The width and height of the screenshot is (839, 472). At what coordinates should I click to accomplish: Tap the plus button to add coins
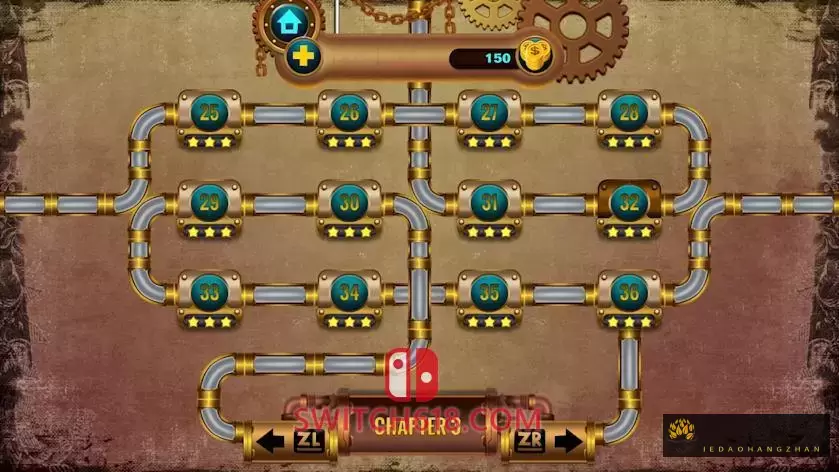point(301,55)
